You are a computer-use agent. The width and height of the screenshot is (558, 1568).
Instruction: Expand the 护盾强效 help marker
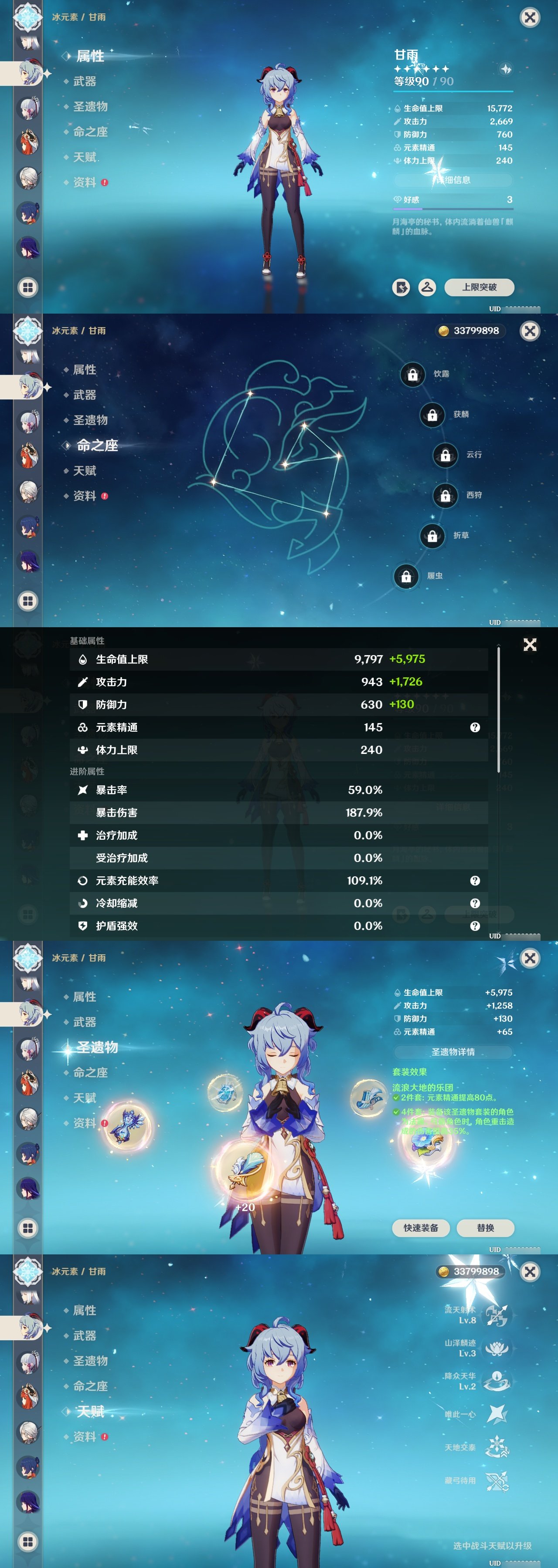[475, 927]
